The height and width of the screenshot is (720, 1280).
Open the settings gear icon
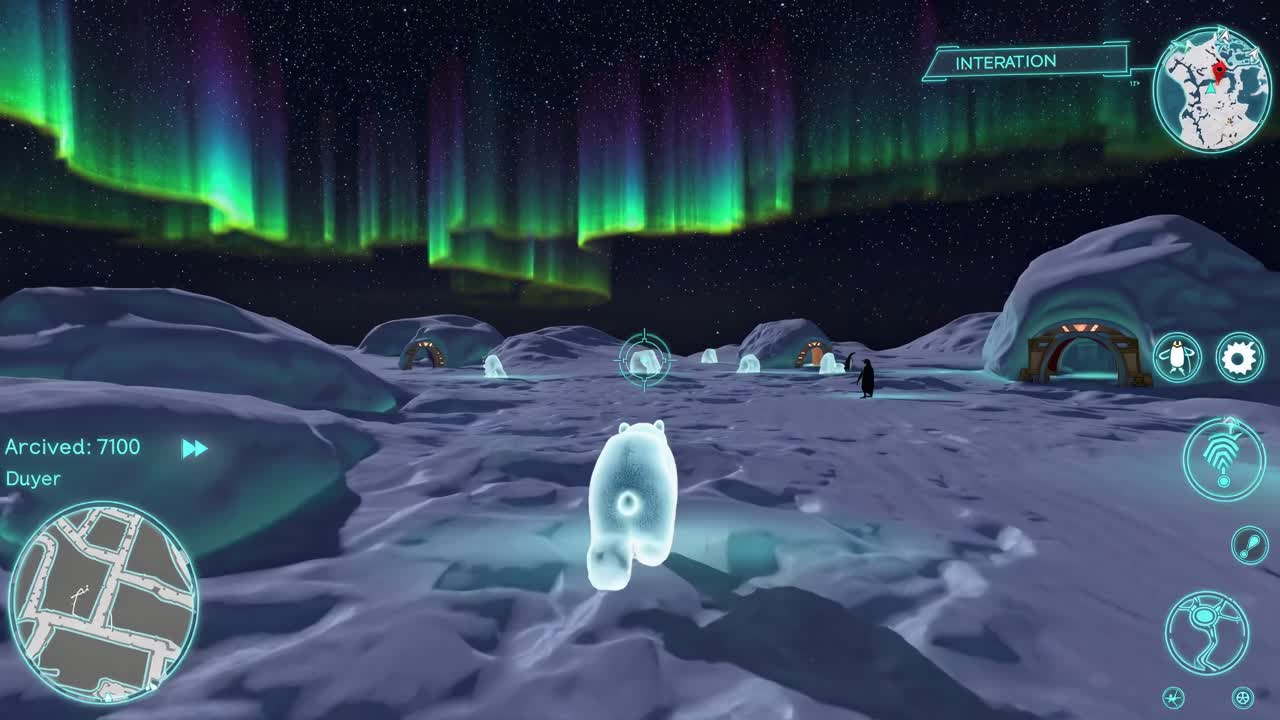(x=1239, y=355)
